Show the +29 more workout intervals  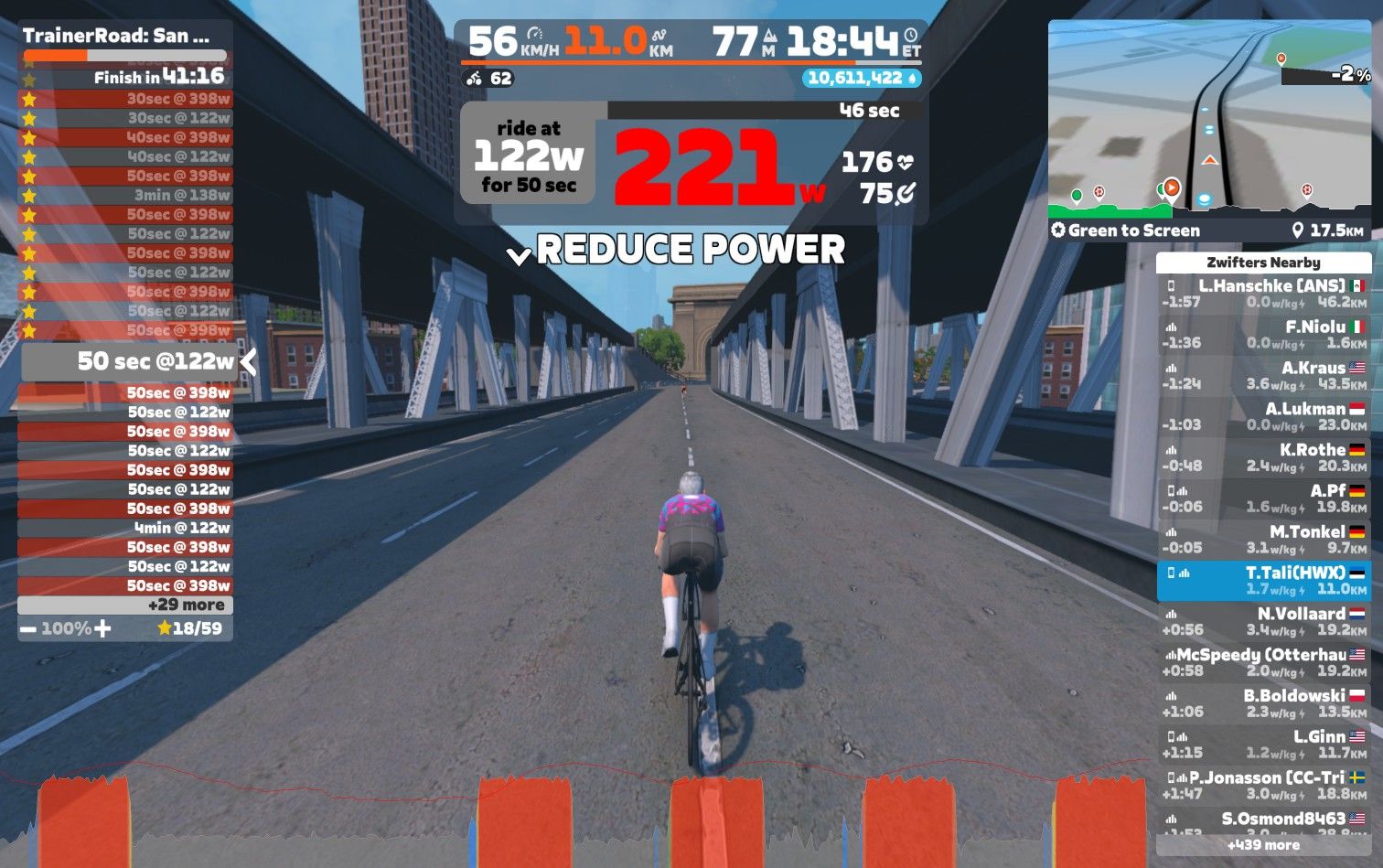click(x=125, y=605)
